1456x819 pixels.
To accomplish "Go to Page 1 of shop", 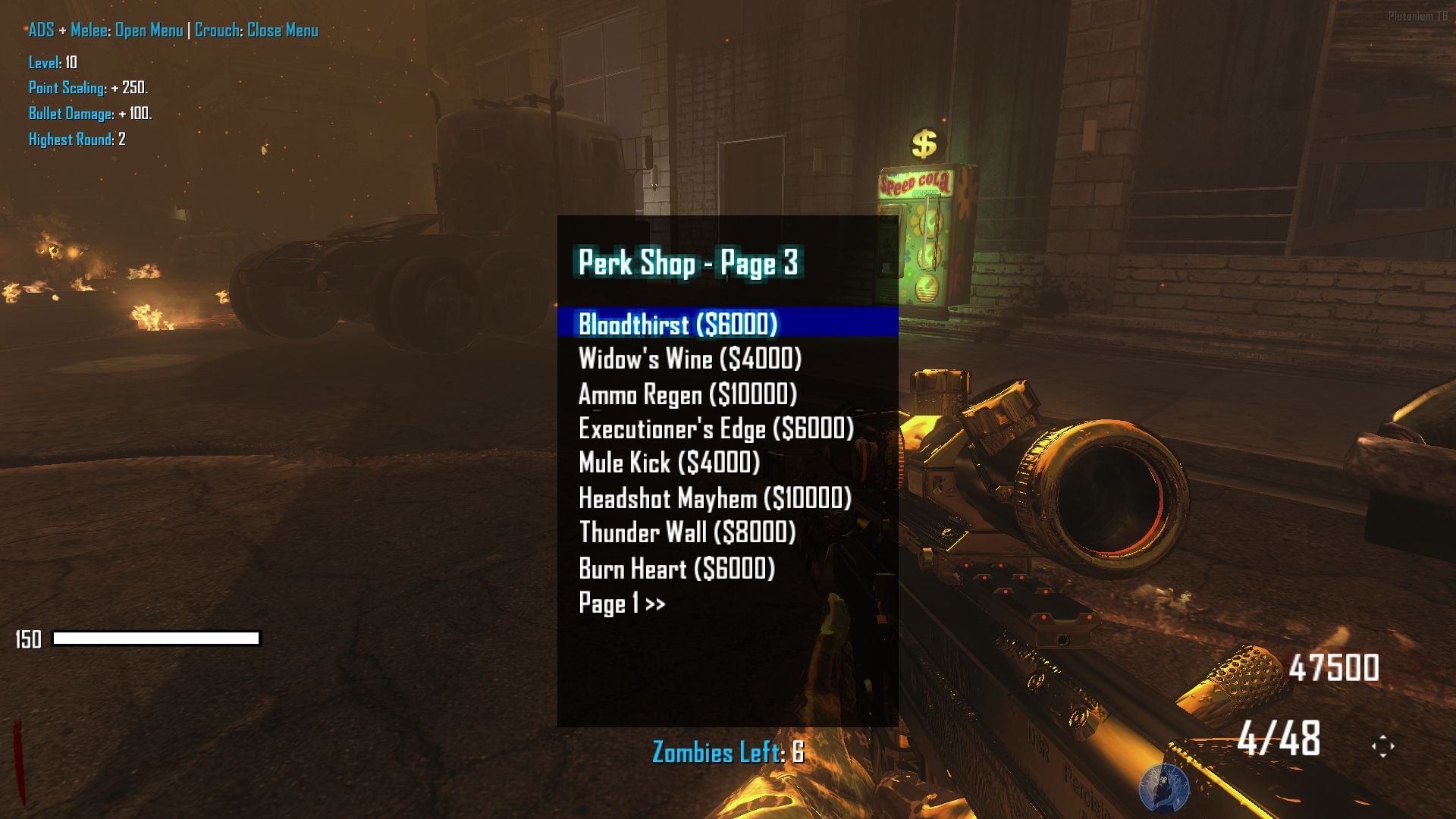I will [622, 604].
